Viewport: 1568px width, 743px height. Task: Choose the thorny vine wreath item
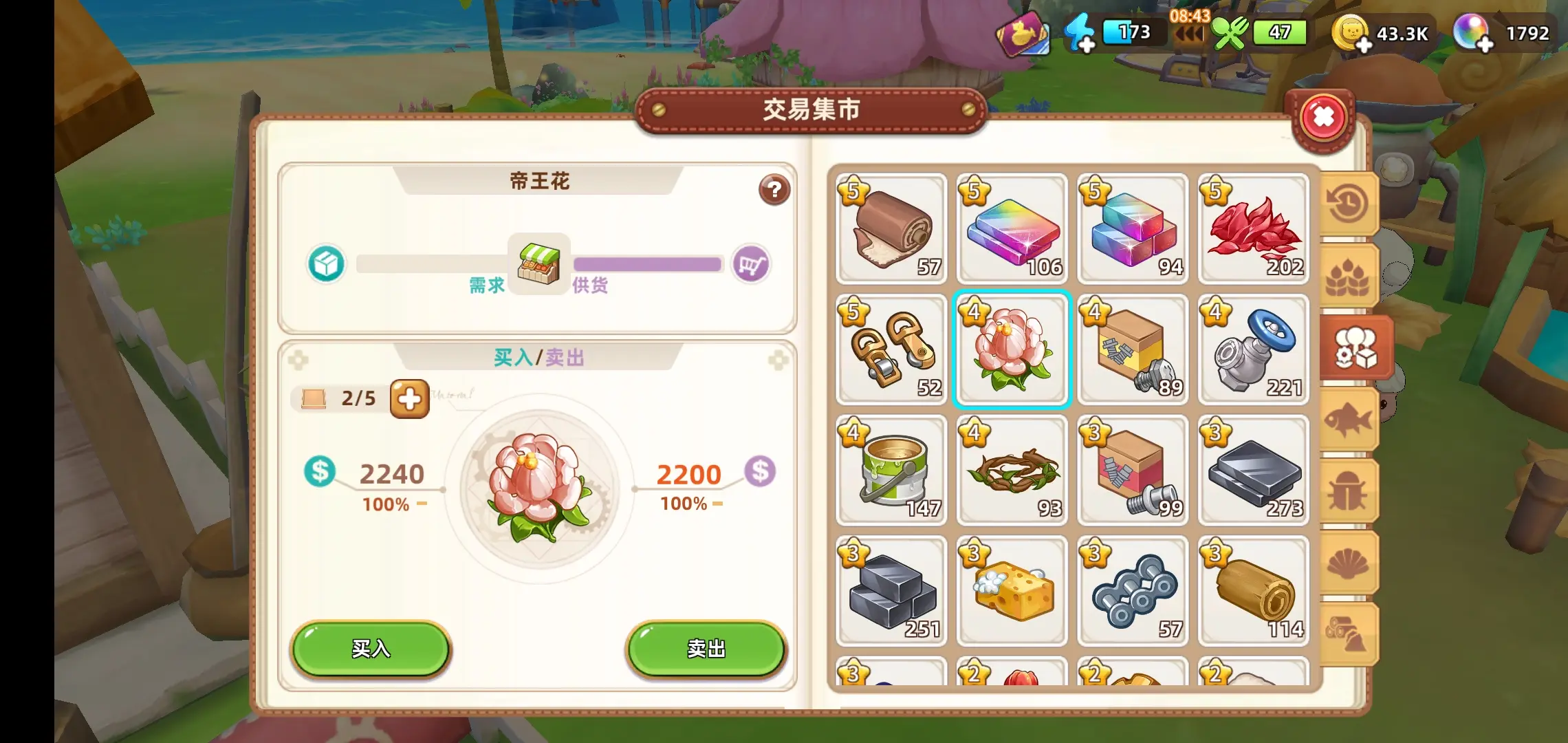(x=1012, y=471)
